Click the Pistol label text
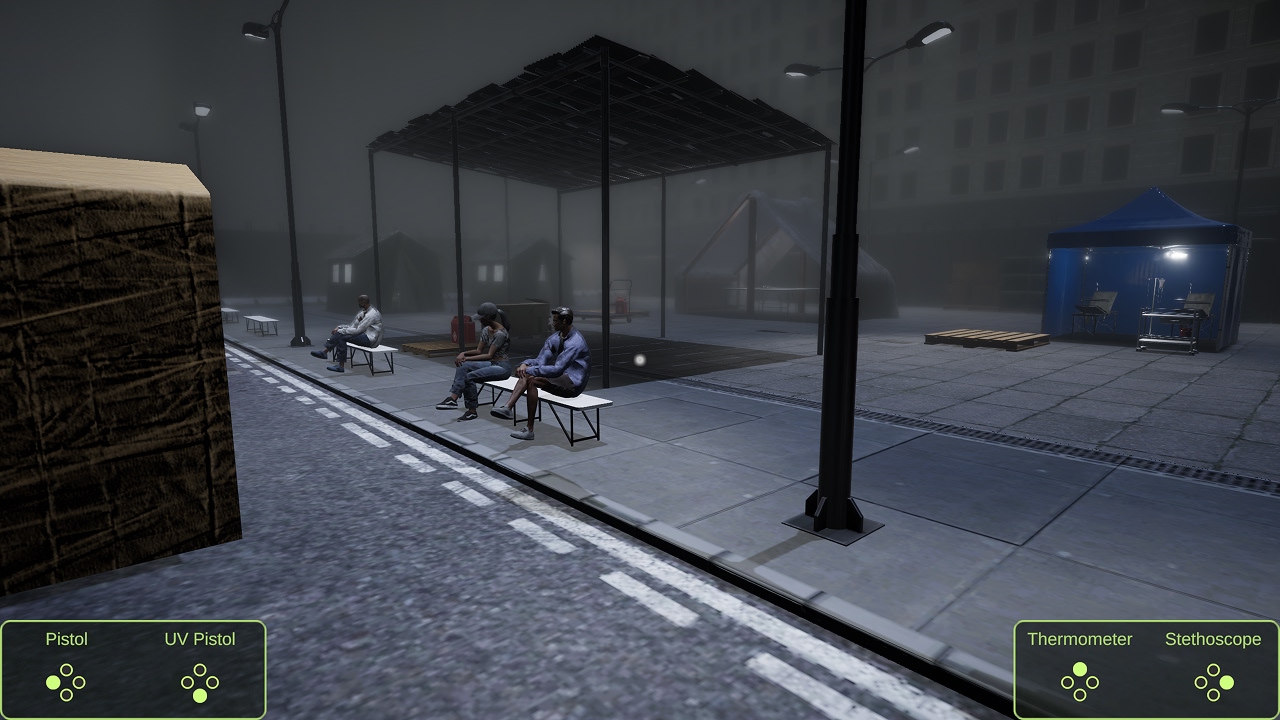Screen dimensions: 1280x720 [x=66, y=640]
